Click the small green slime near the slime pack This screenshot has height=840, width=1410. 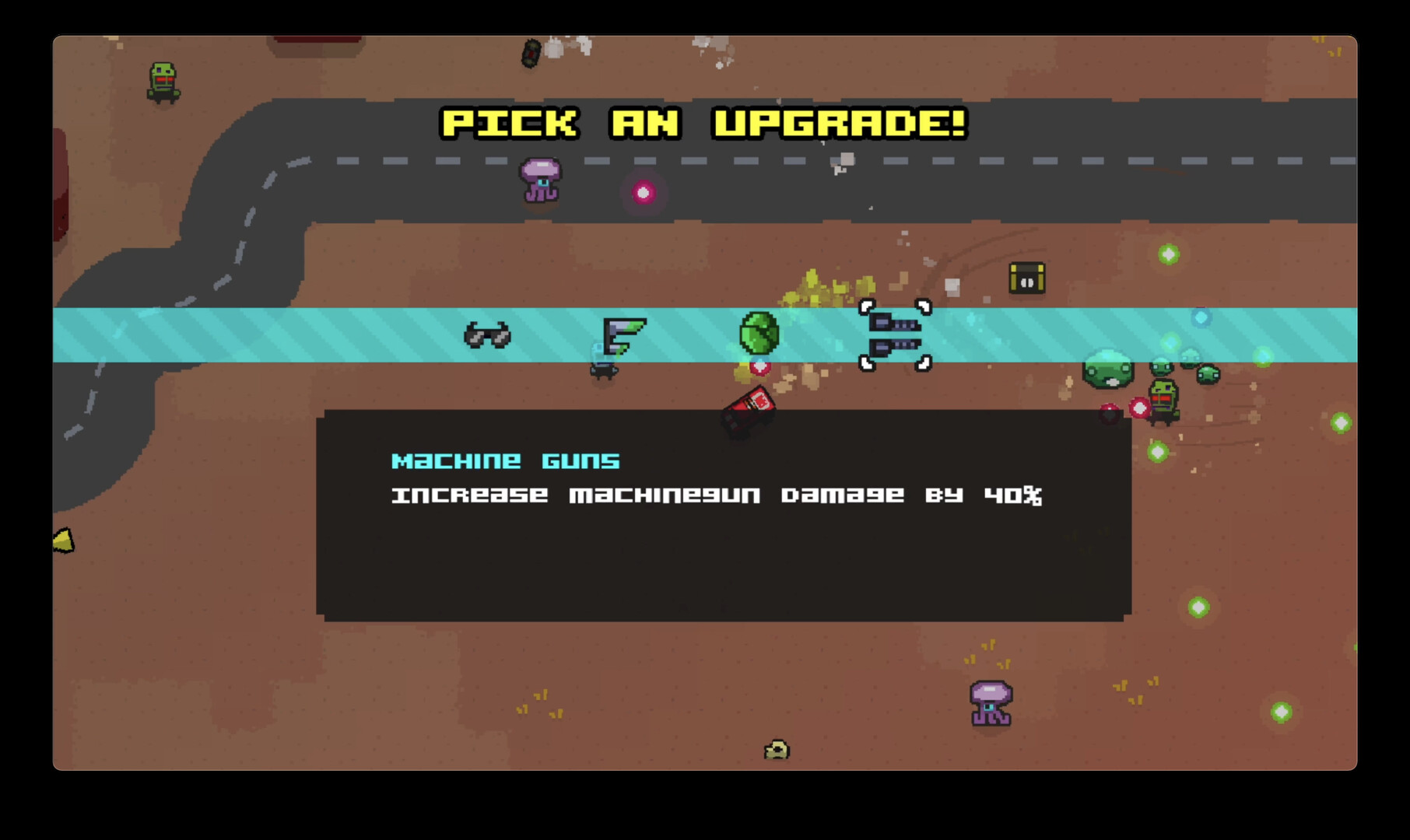coord(1208,372)
